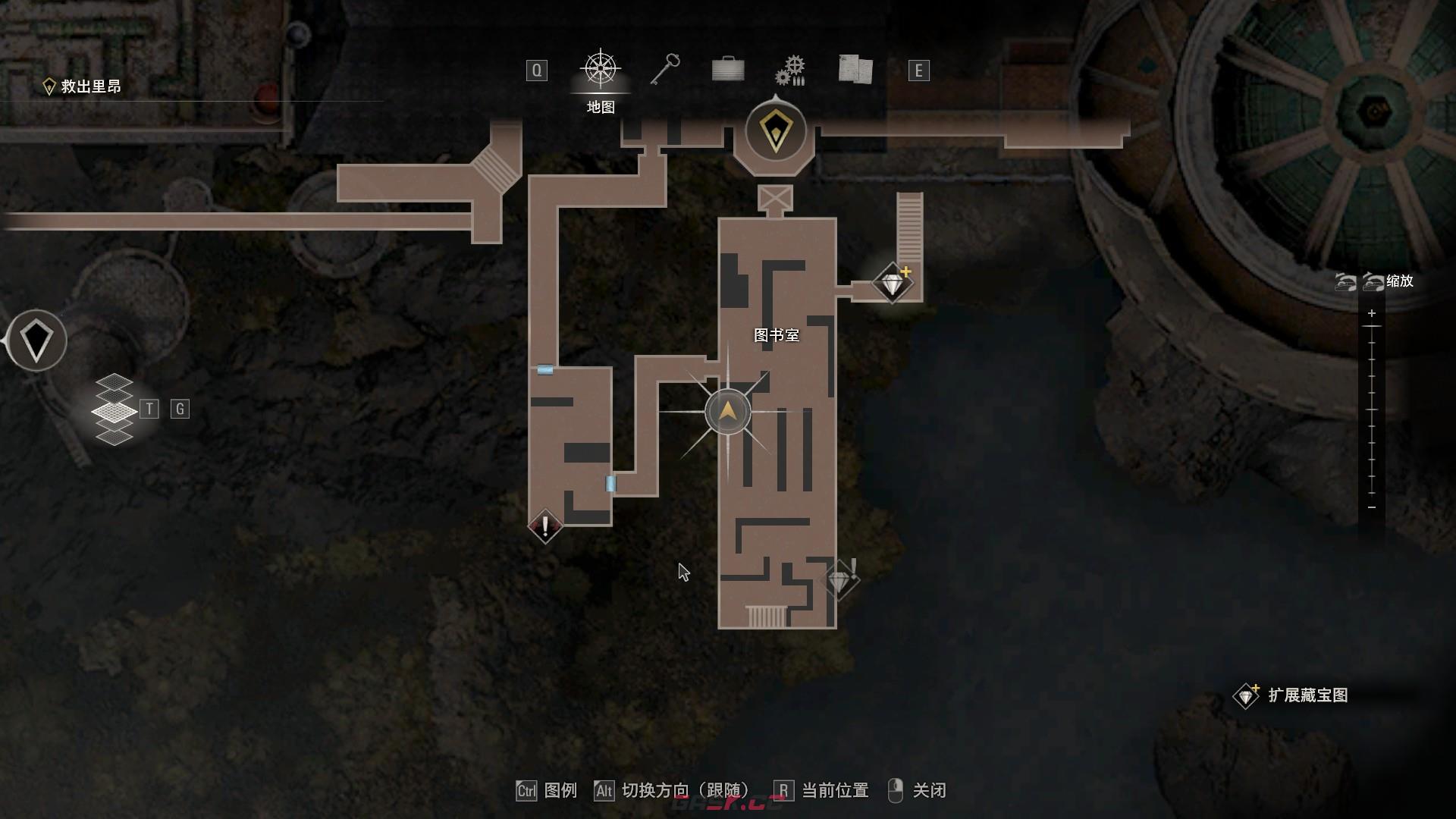The width and height of the screenshot is (1456, 819).
Task: Click the 图书室 library room label
Action: click(777, 335)
